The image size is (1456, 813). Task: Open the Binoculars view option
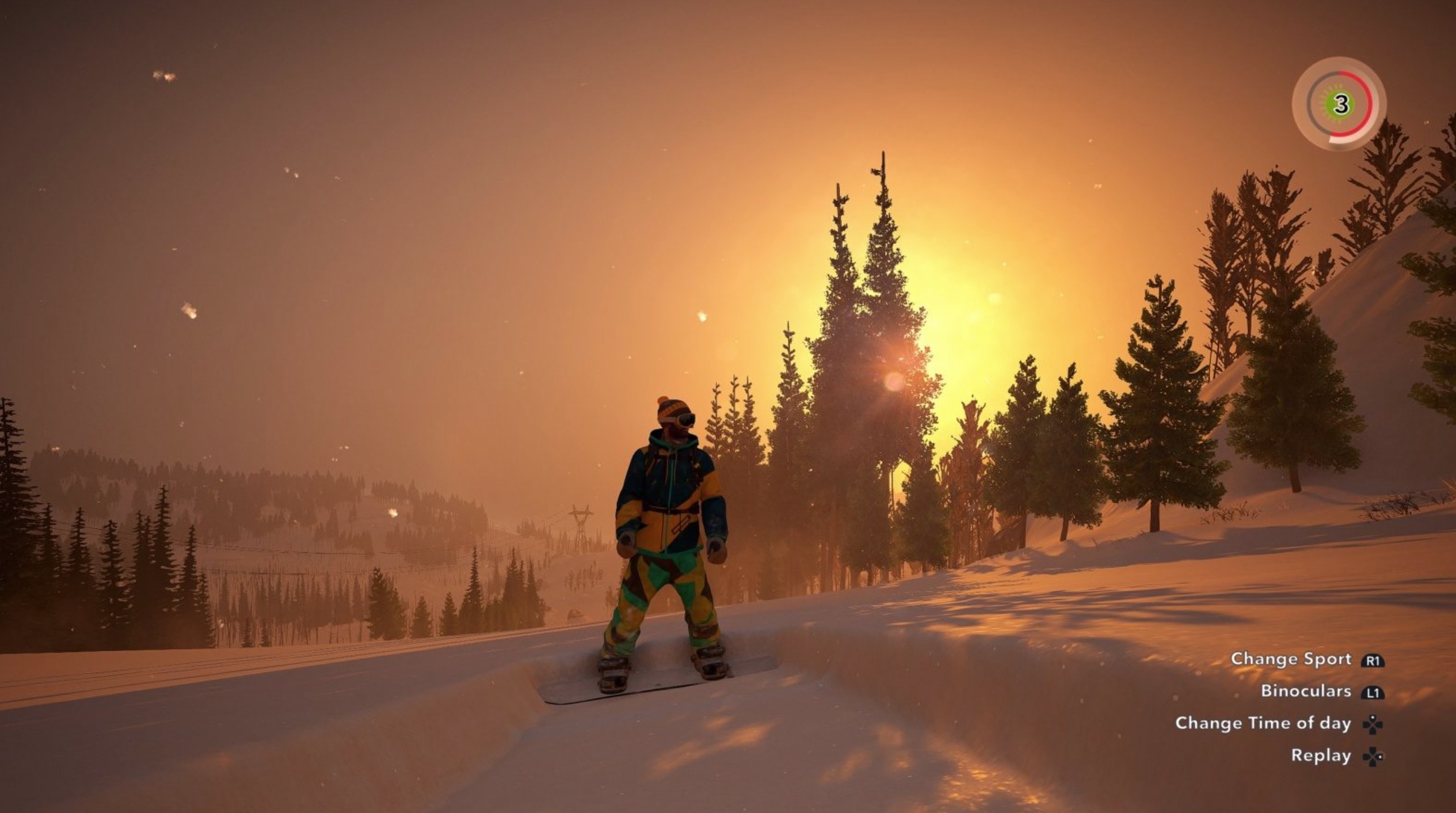coord(1306,691)
